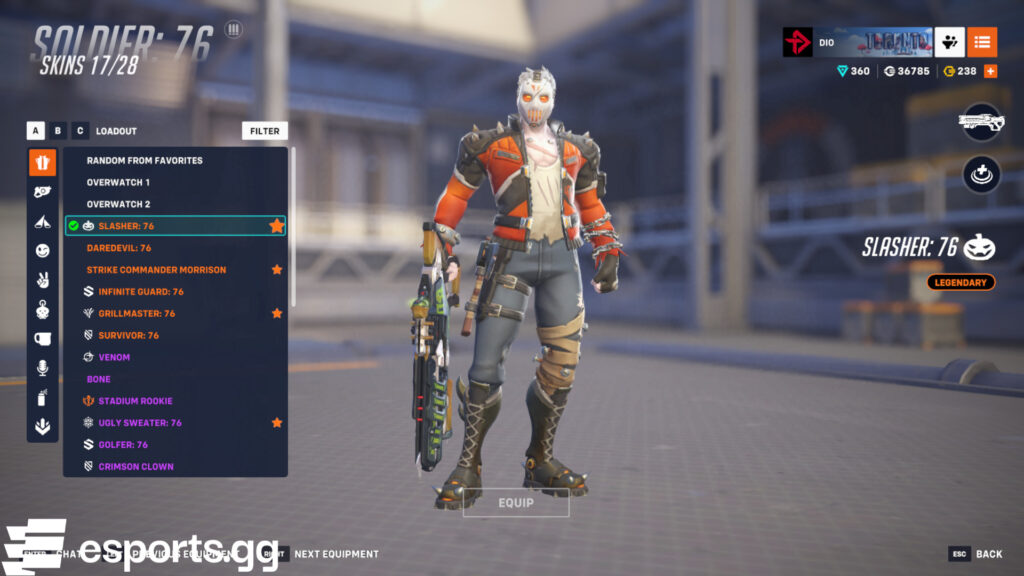Choose the Stadium Rookie skin
Viewport: 1024px width, 576px height.
pyautogui.click(x=135, y=402)
